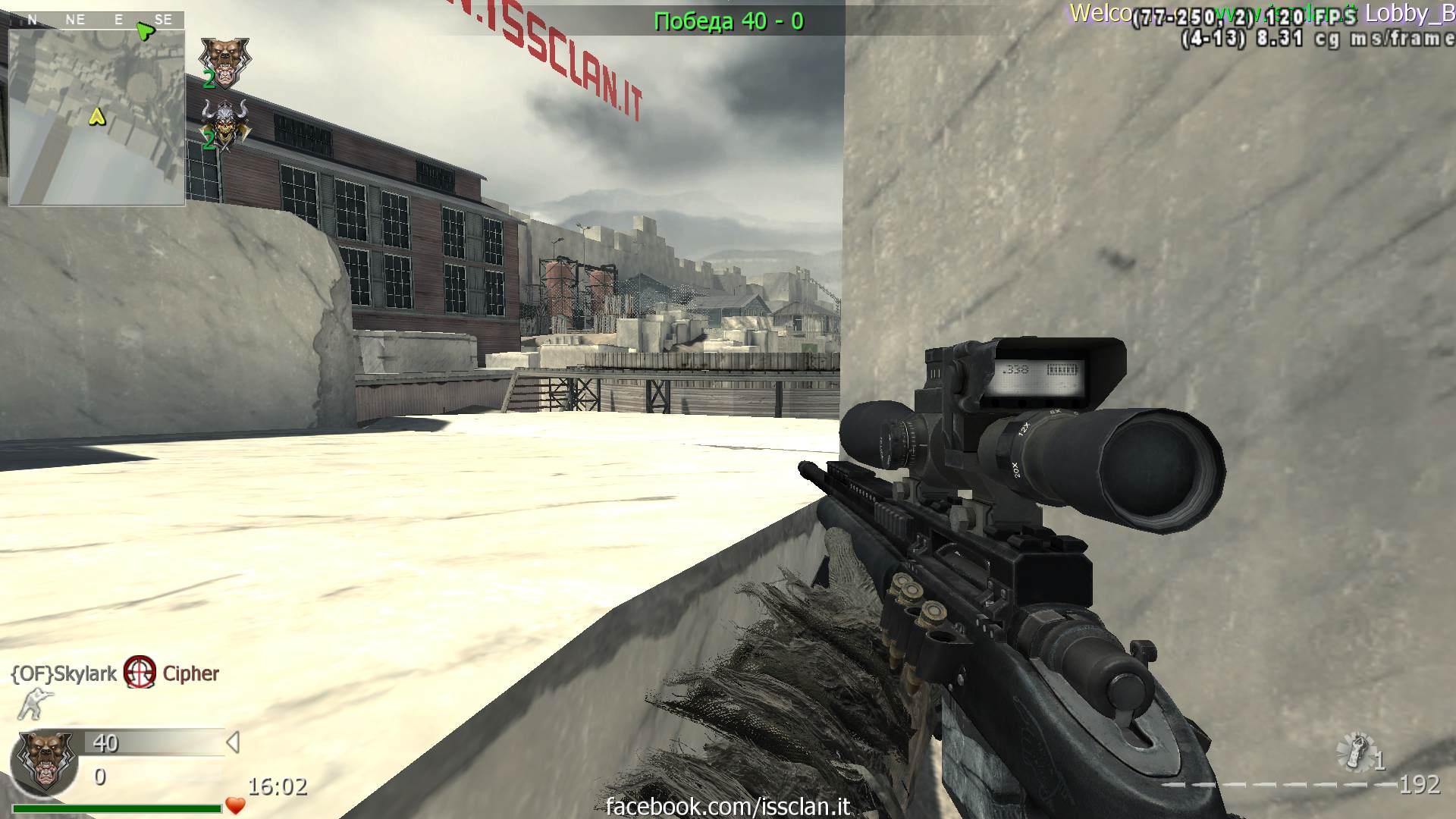Click the bear faction icon by score
Screen dimensions: 1456x819
(45, 761)
